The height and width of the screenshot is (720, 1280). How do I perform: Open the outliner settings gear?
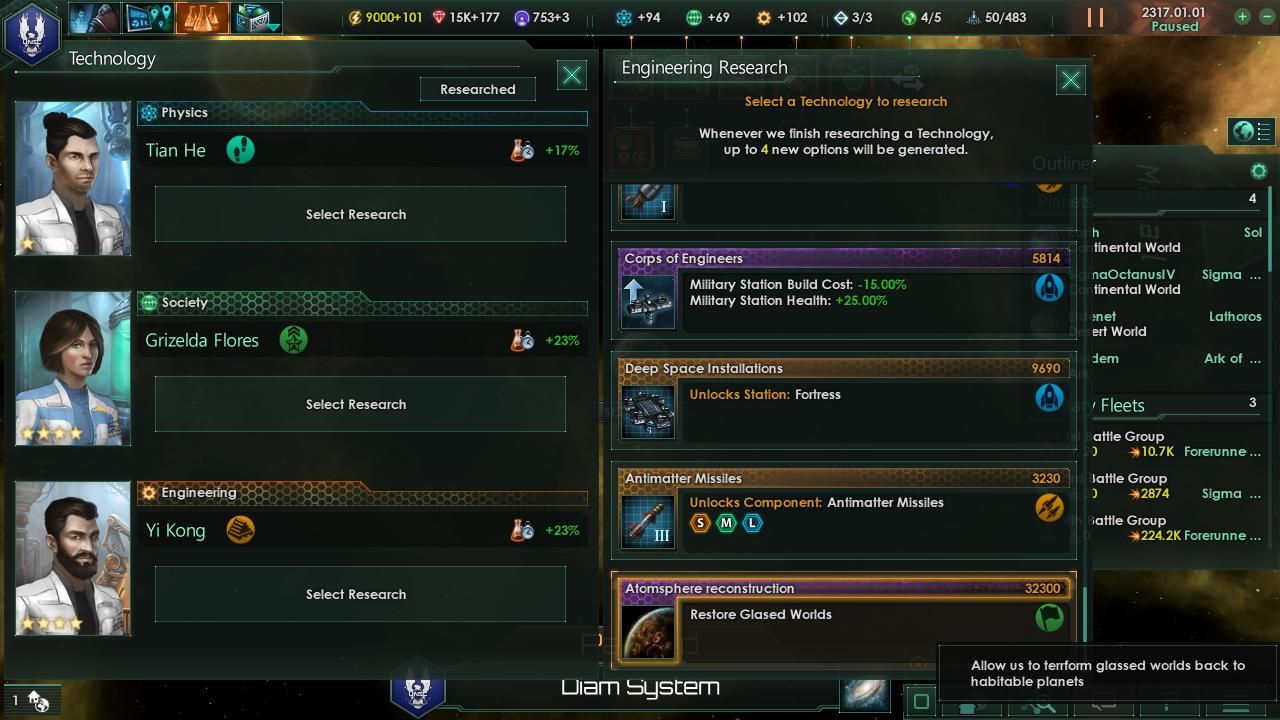coord(1259,172)
